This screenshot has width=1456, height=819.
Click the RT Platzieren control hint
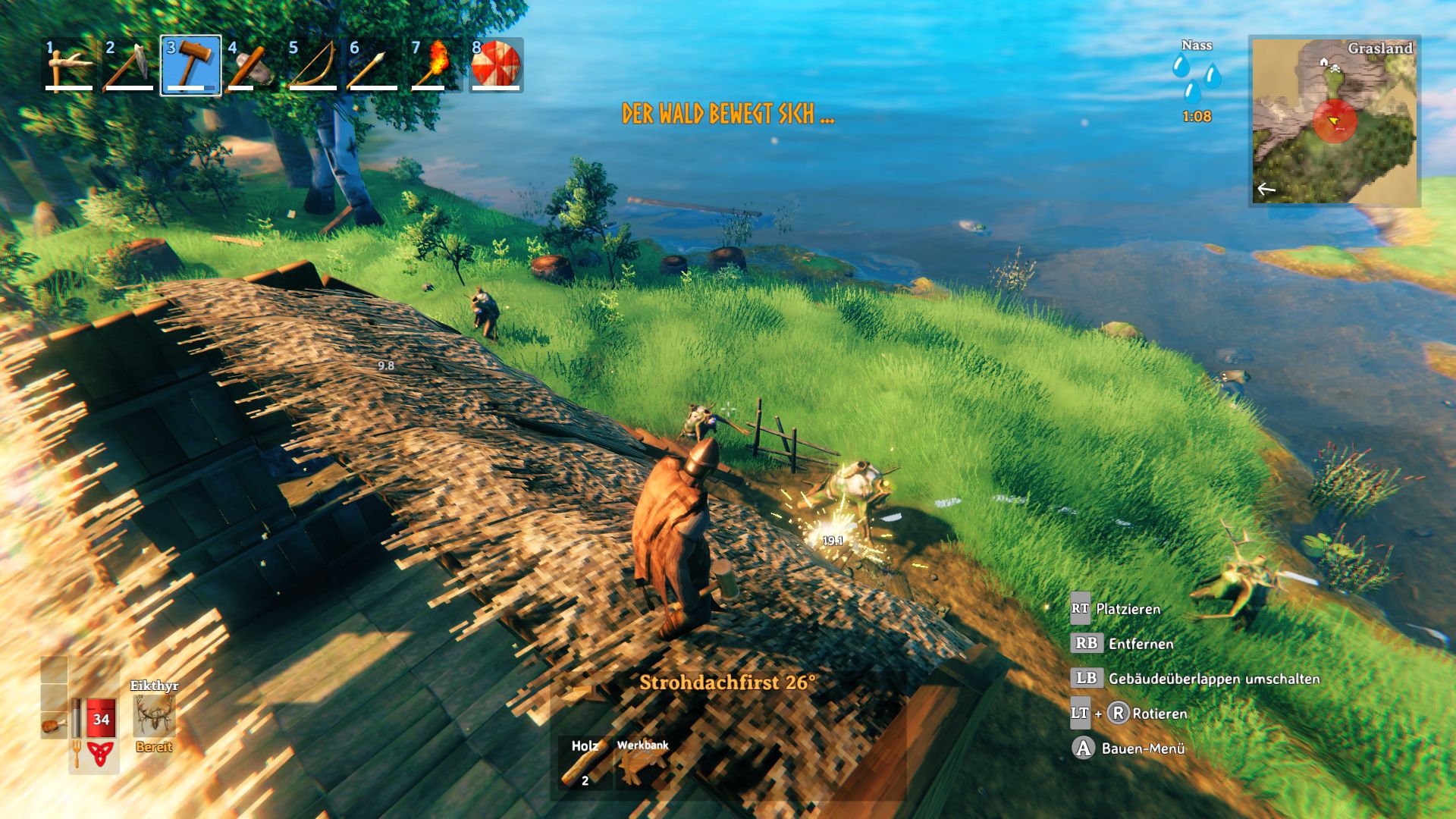(1082, 607)
